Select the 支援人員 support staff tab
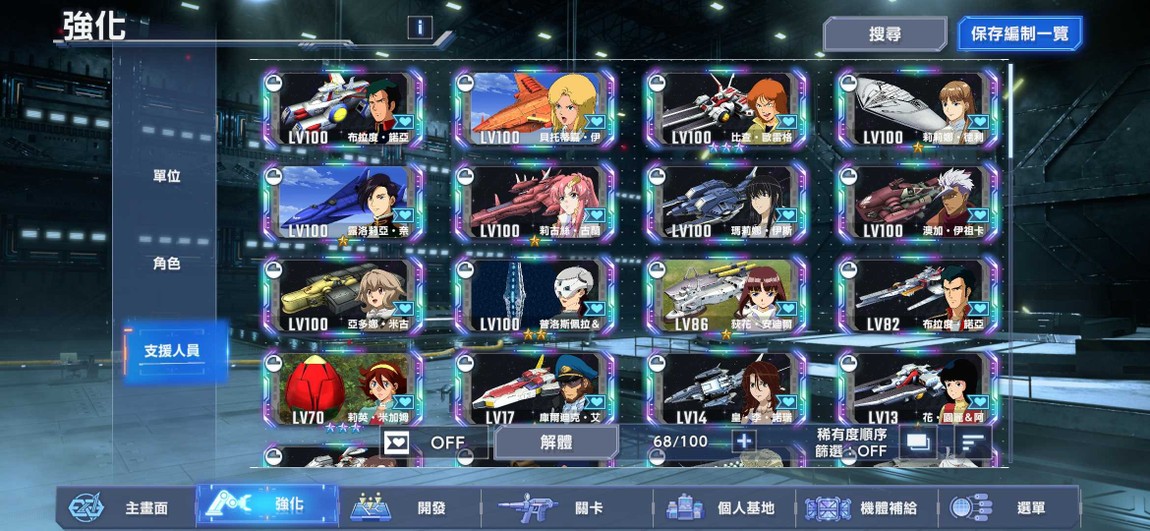Screen dimensions: 1150x531 coord(172,351)
